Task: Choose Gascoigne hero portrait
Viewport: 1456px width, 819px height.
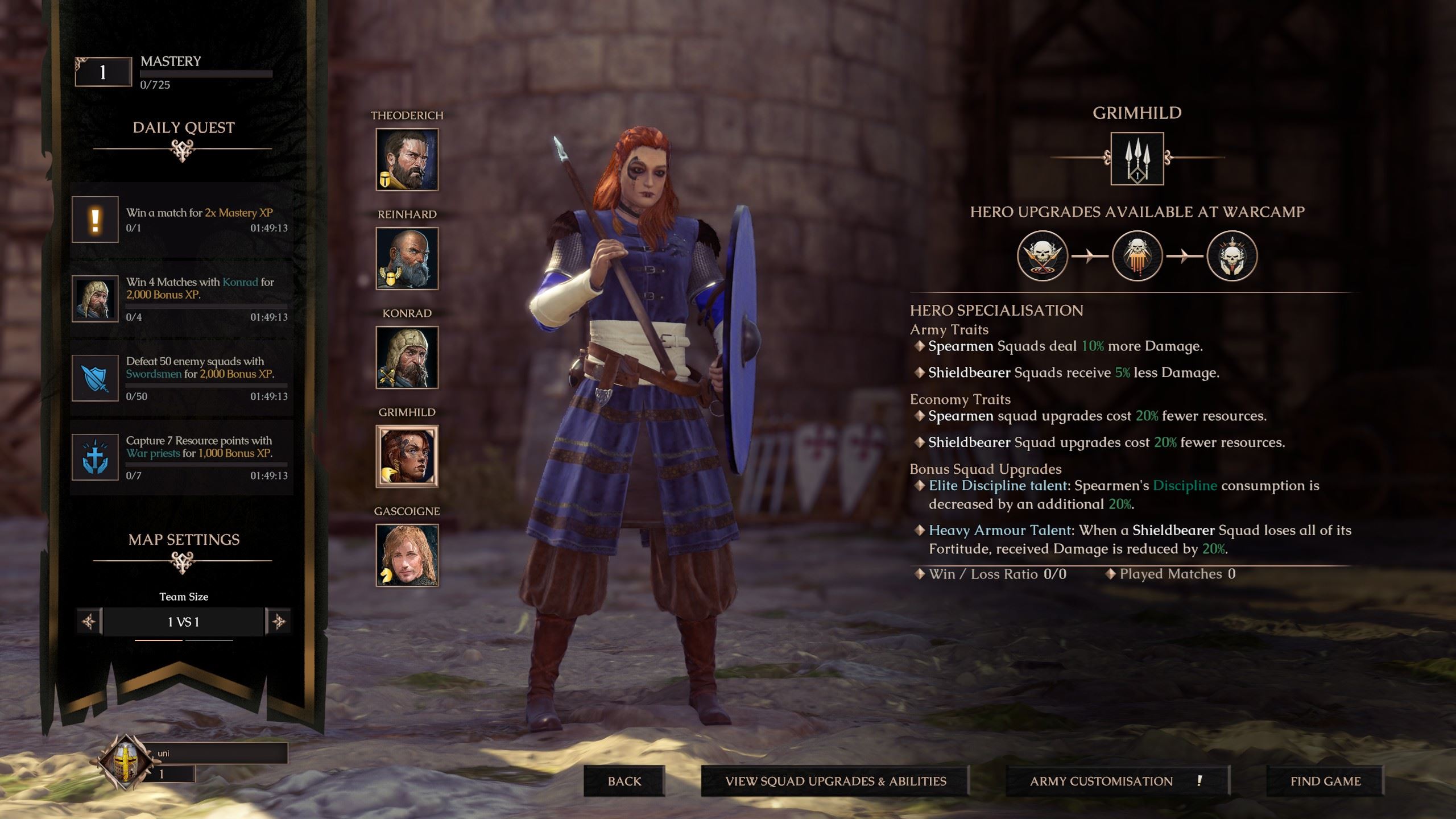Action: [407, 555]
